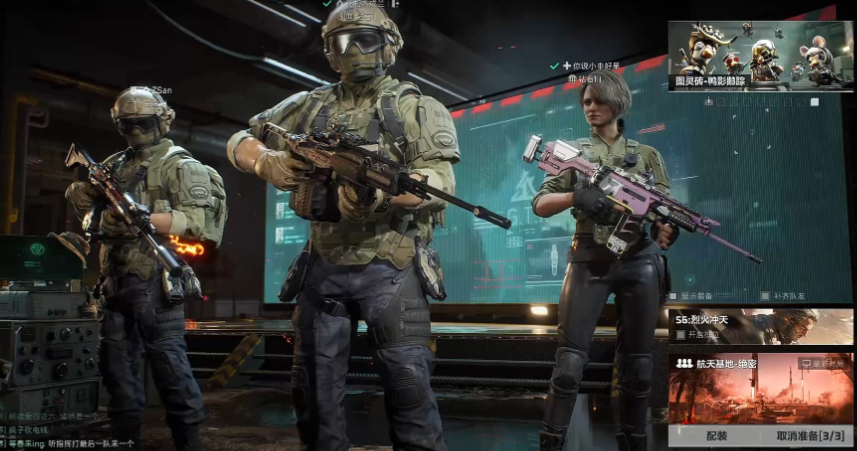This screenshot has height=451, width=857.
Task: Toggle the 补齐队友 fill-teammates checkbox
Action: coord(765,296)
